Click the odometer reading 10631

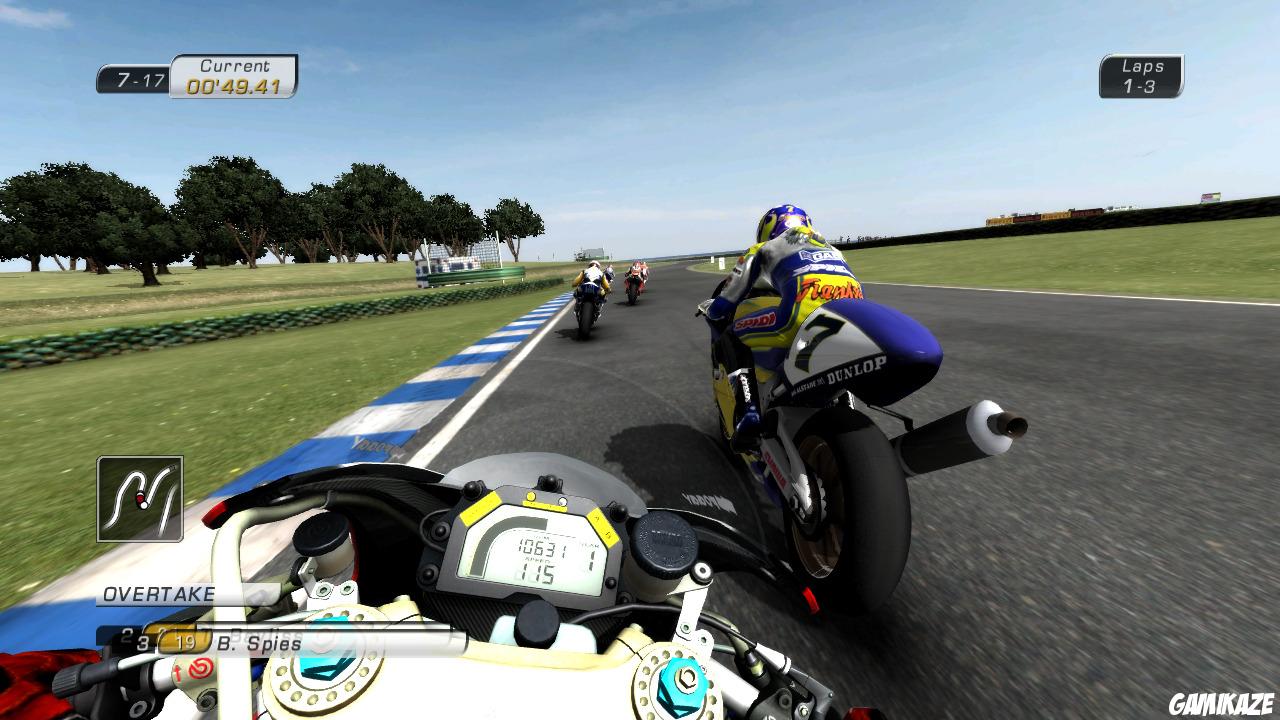[543, 548]
